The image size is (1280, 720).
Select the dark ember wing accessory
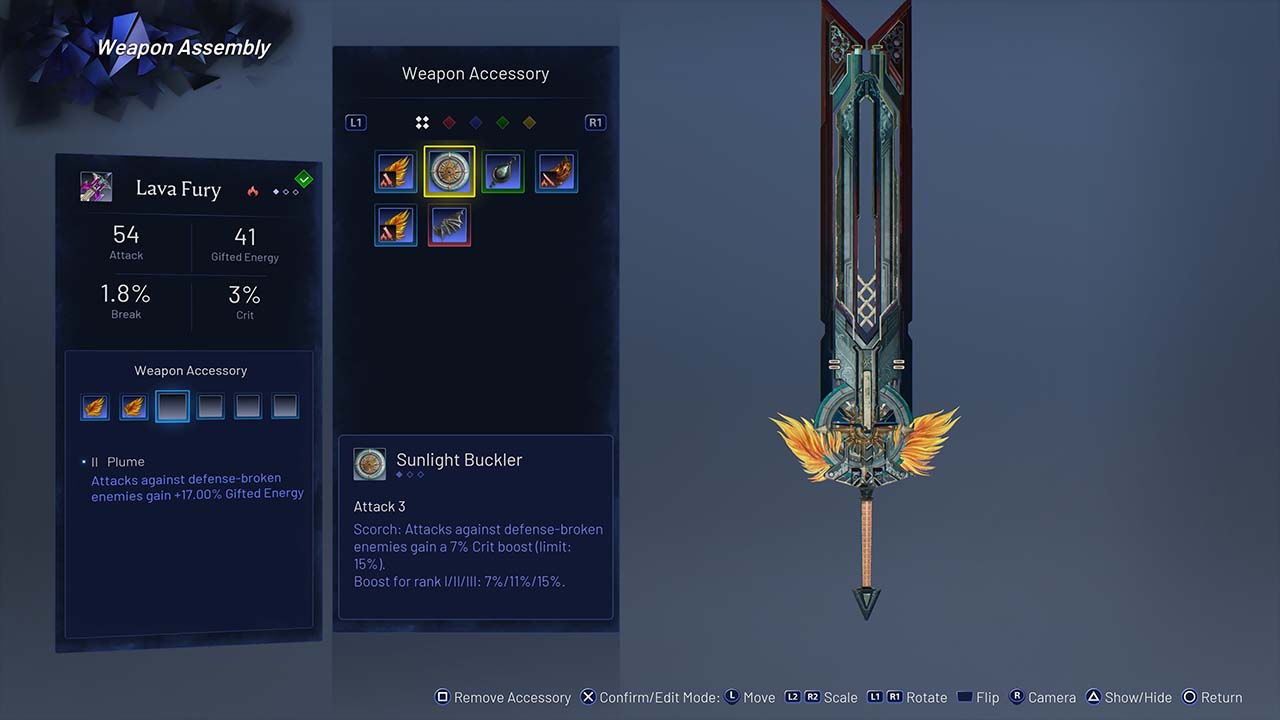(x=556, y=172)
